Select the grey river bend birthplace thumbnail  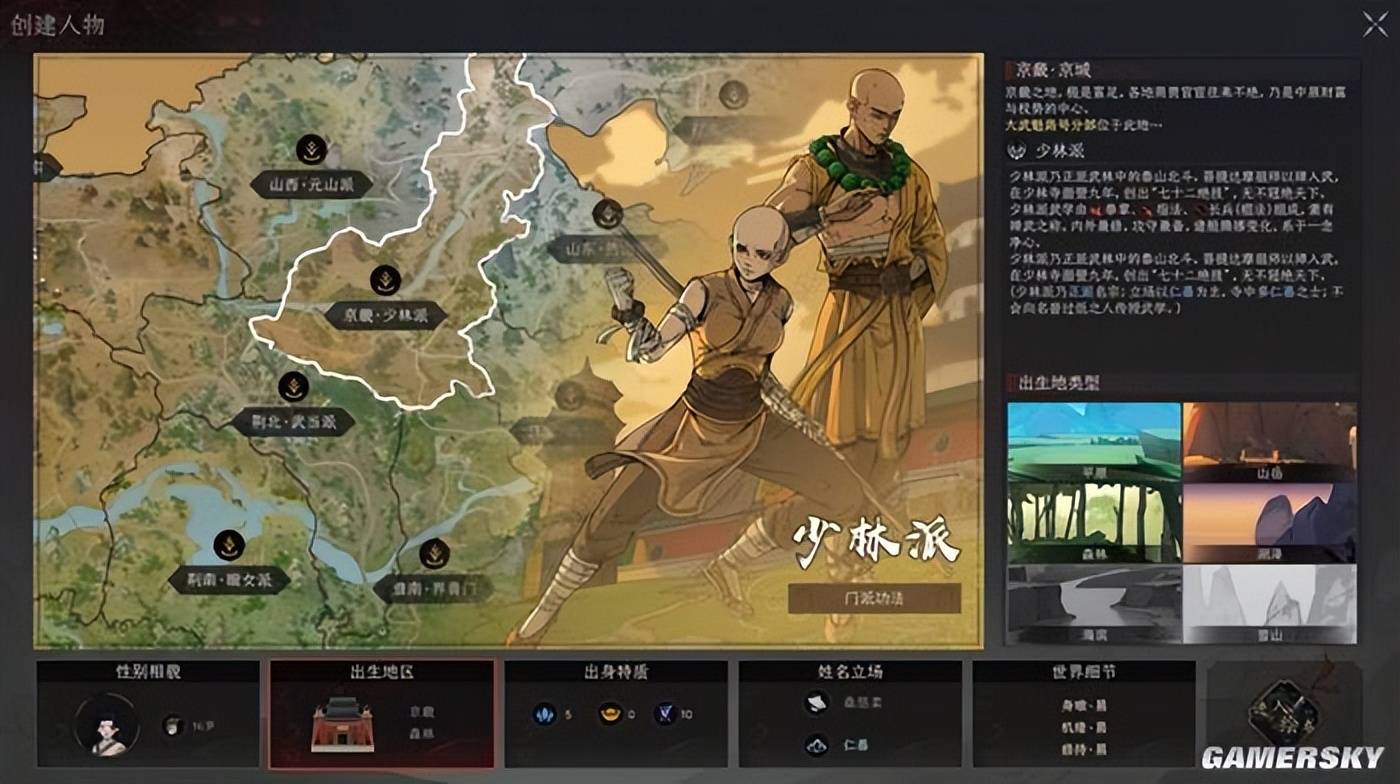tap(1094, 603)
